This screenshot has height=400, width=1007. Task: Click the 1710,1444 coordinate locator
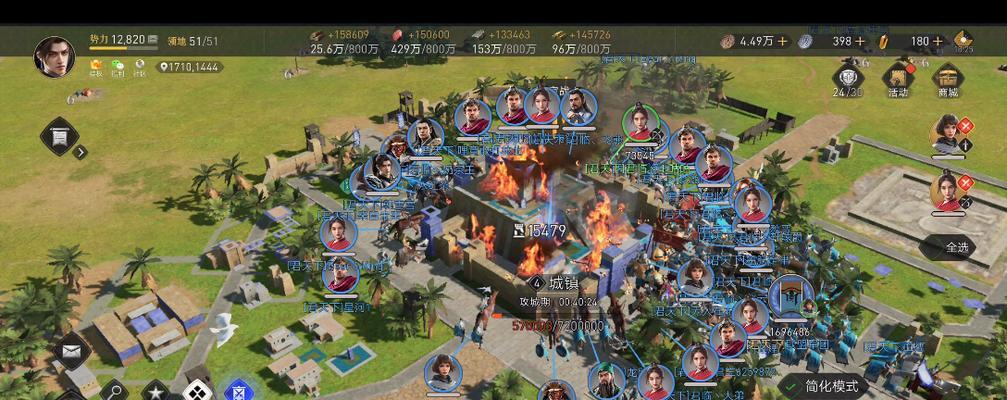coord(189,67)
